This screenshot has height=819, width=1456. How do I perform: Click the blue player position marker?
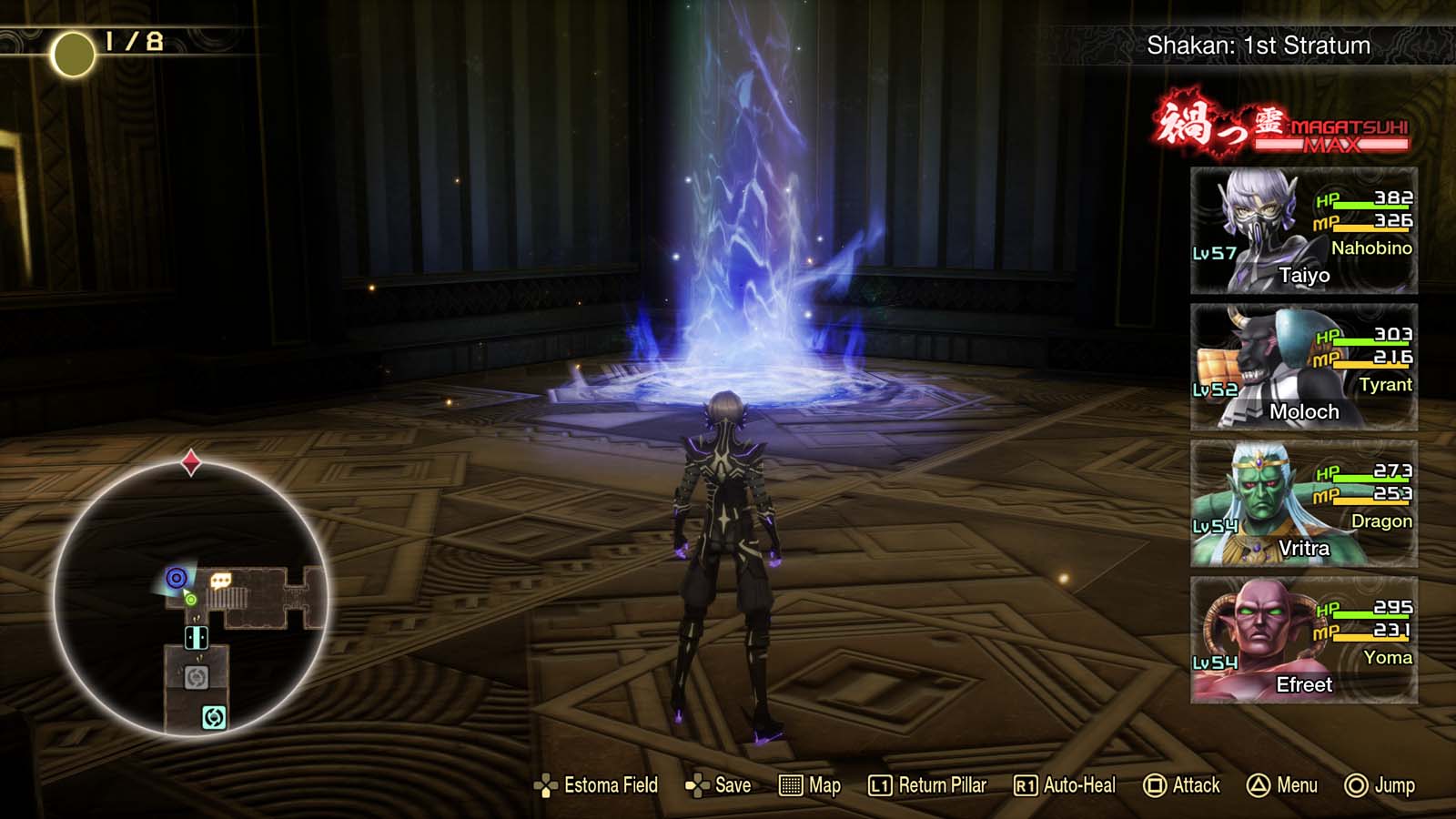(177, 578)
